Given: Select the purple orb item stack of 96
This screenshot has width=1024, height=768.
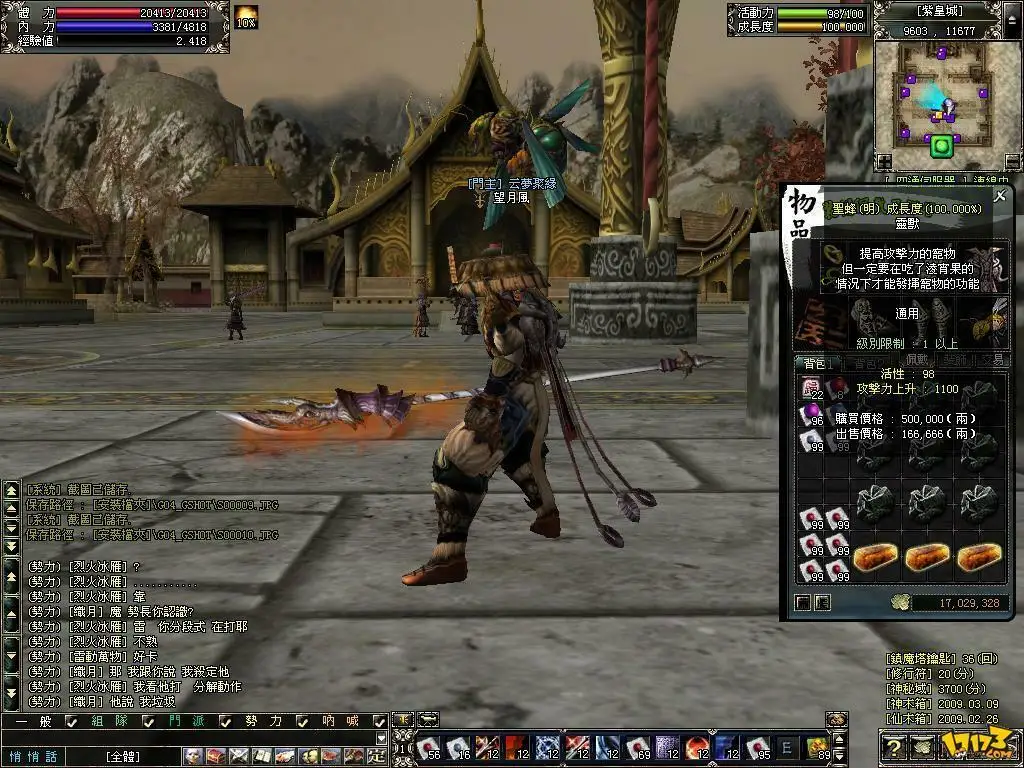Looking at the screenshot, I should coord(810,414).
